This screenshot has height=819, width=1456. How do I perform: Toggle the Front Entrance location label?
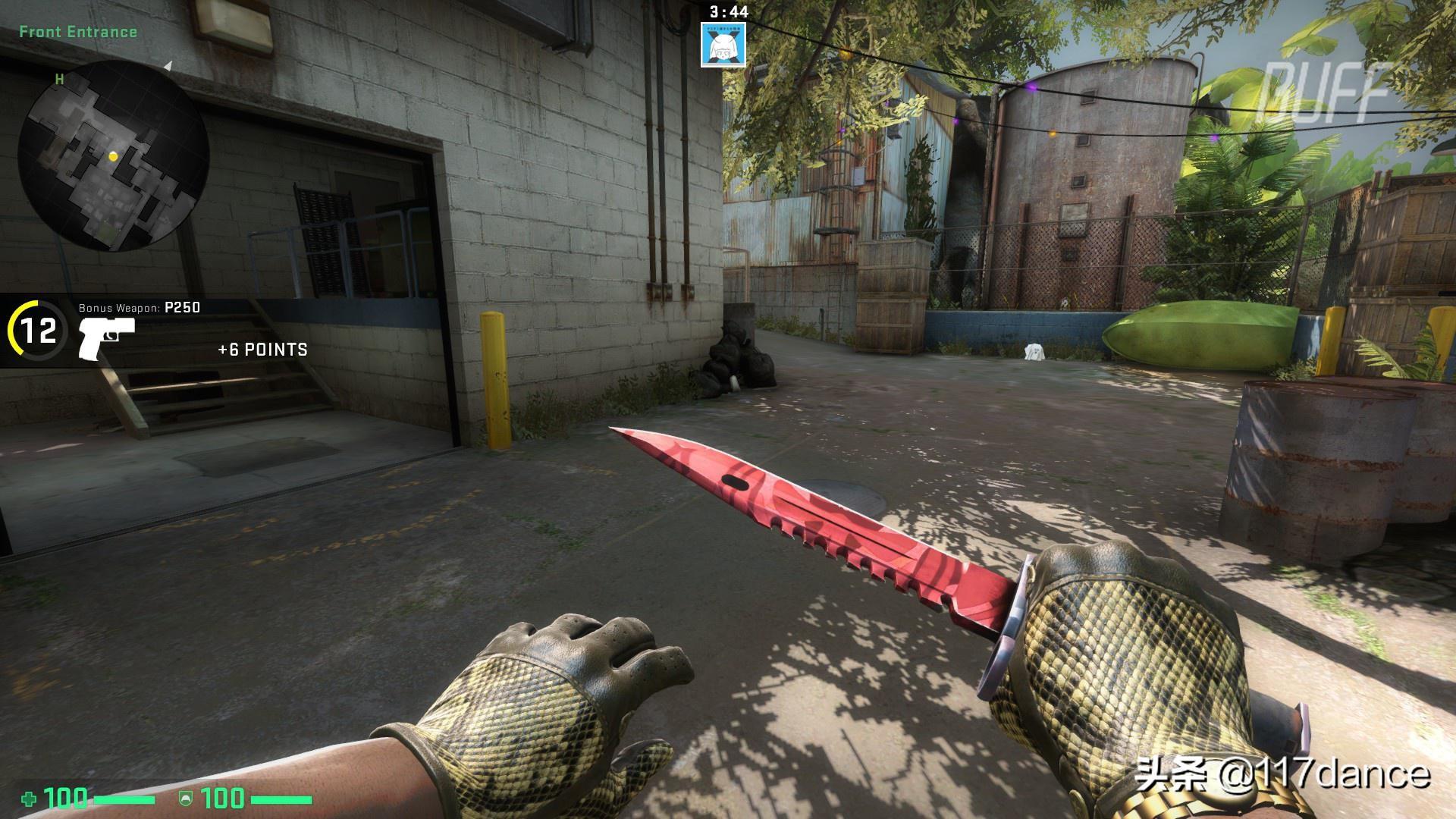[x=78, y=32]
